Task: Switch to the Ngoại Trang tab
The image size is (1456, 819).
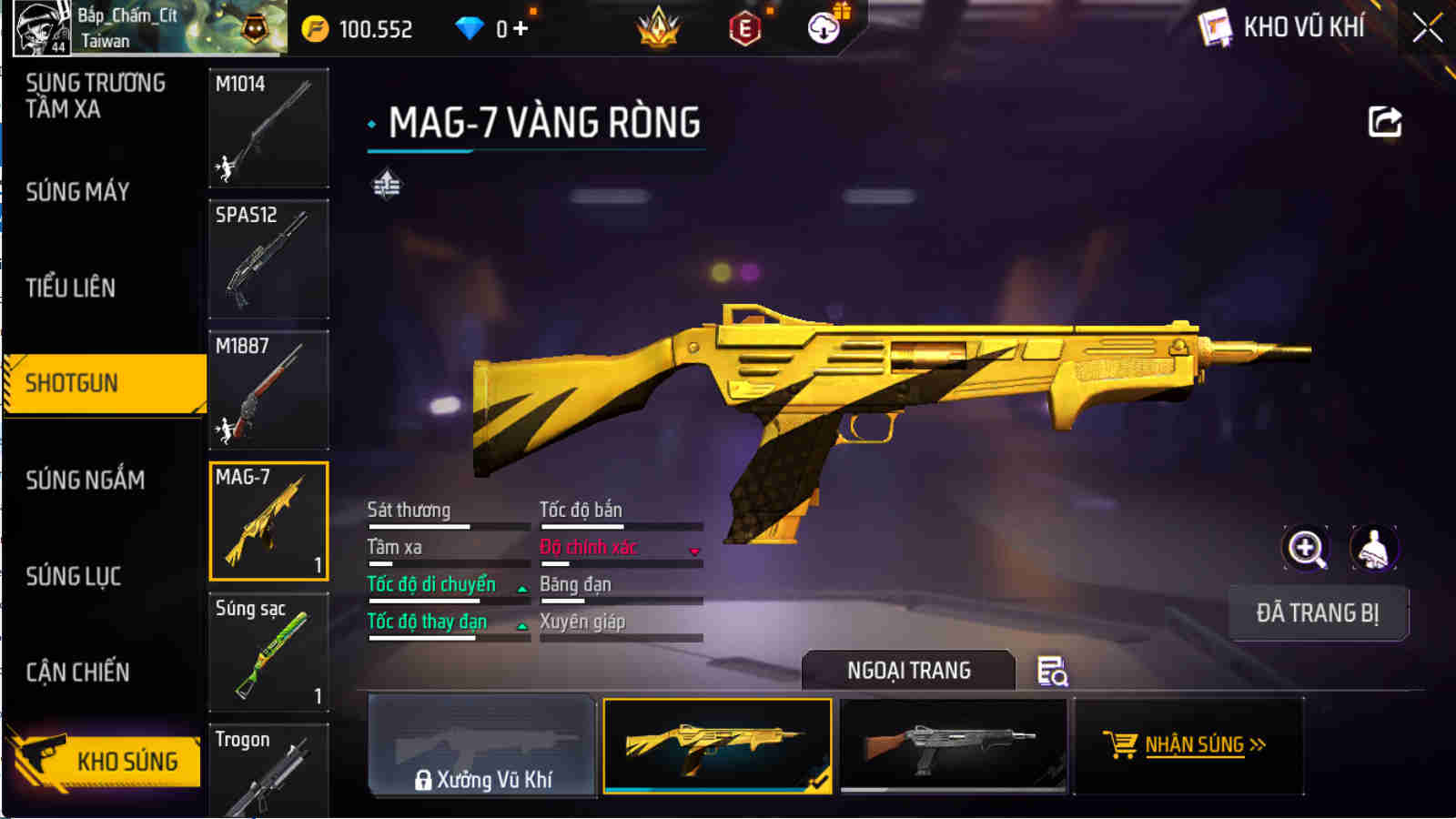Action: tap(910, 671)
